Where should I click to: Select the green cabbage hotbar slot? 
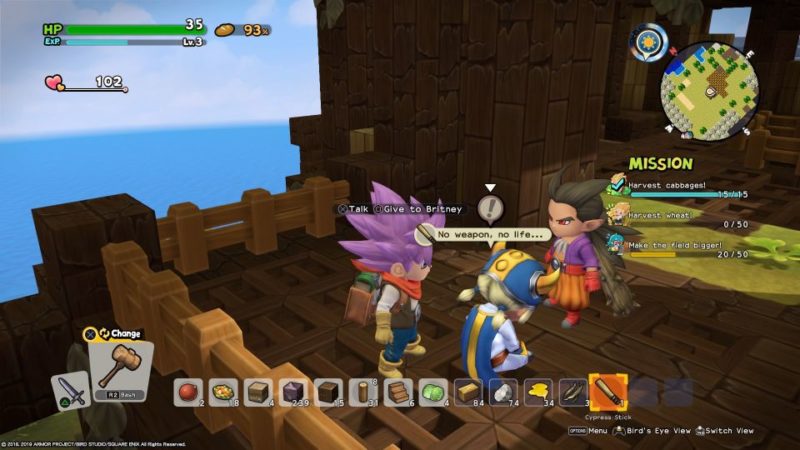[432, 391]
